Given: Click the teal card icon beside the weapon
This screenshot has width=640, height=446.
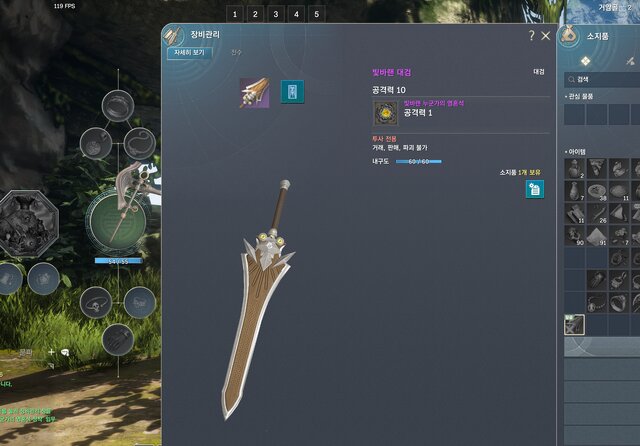Looking at the screenshot, I should point(292,93).
